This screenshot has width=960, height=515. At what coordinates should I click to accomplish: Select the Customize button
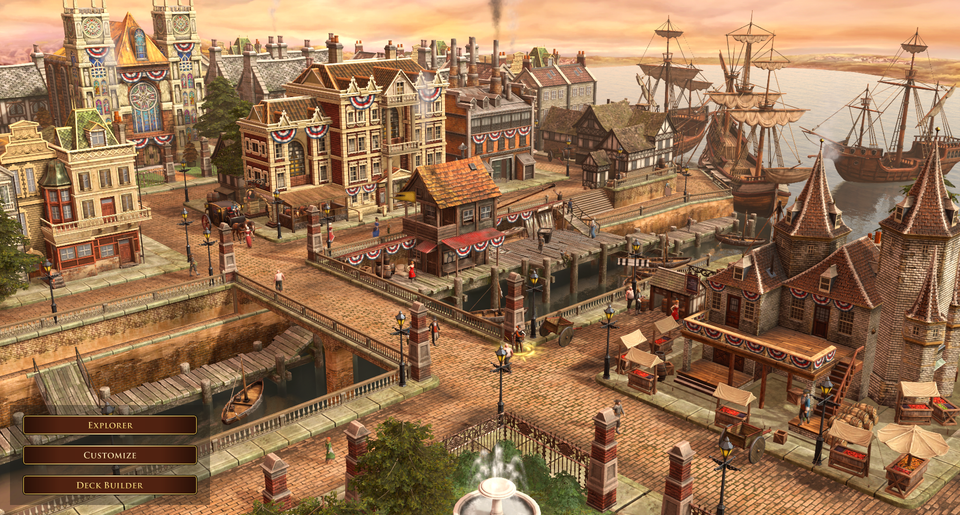pos(110,455)
